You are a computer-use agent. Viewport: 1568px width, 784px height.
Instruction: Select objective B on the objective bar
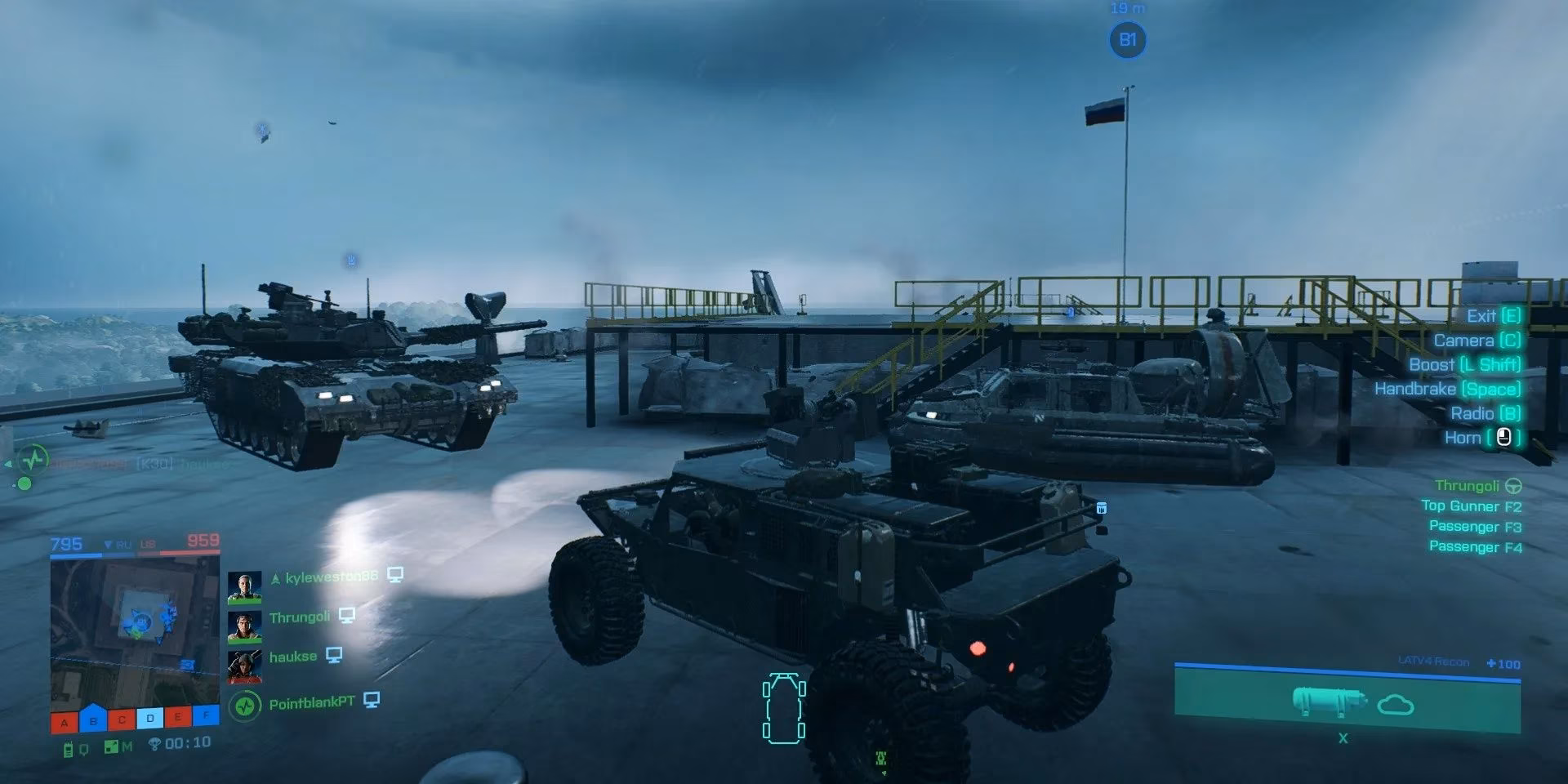coord(92,719)
